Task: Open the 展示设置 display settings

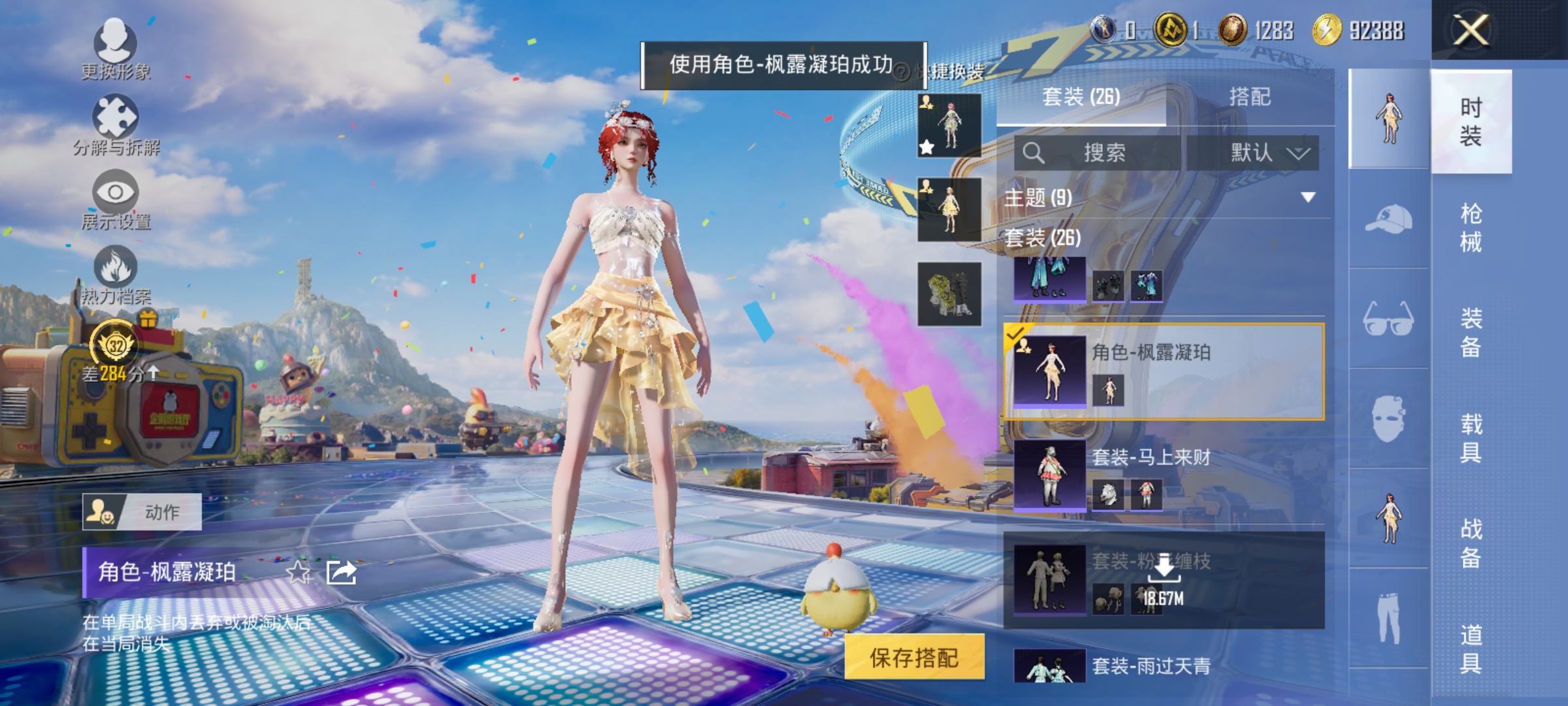Action: tap(114, 199)
